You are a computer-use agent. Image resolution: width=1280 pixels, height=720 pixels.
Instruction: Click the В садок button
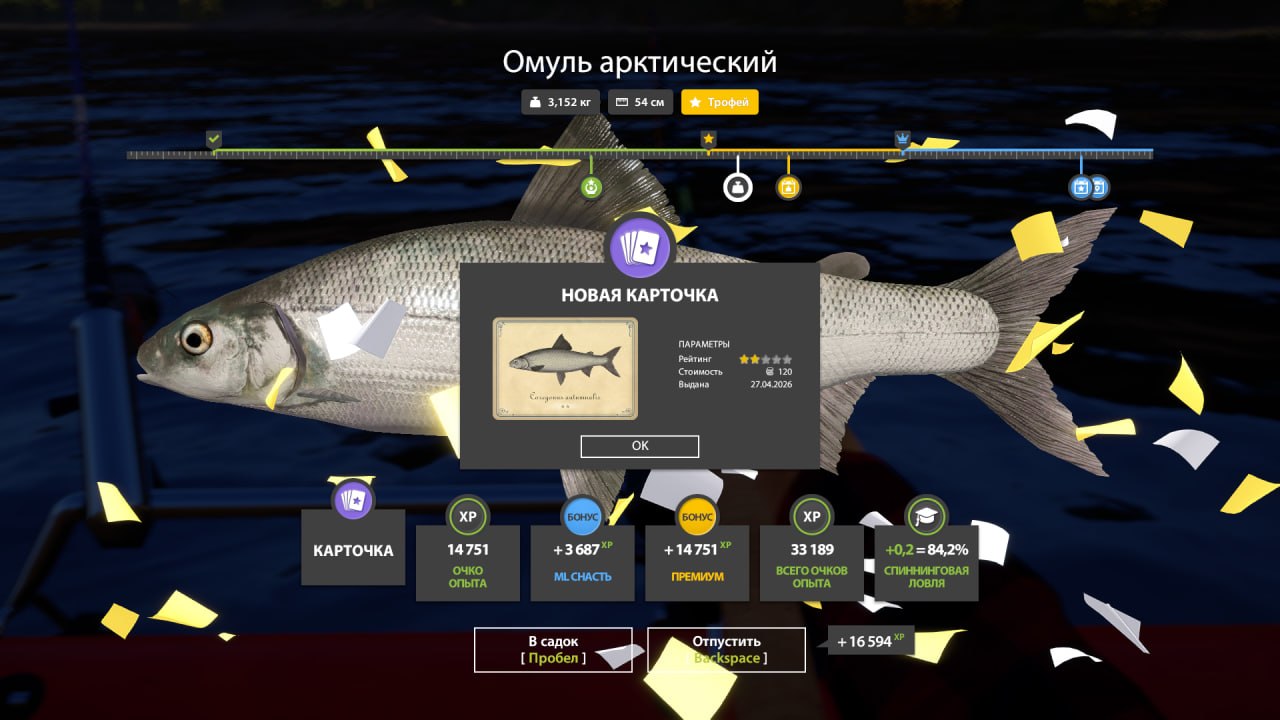pyautogui.click(x=552, y=649)
